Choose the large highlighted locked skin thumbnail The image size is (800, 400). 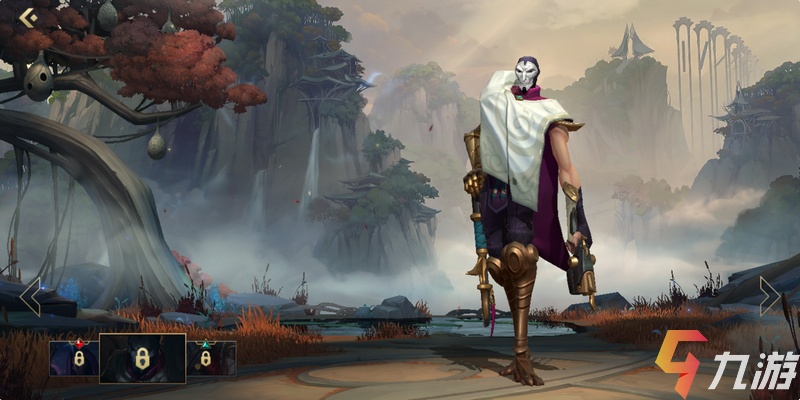(143, 358)
